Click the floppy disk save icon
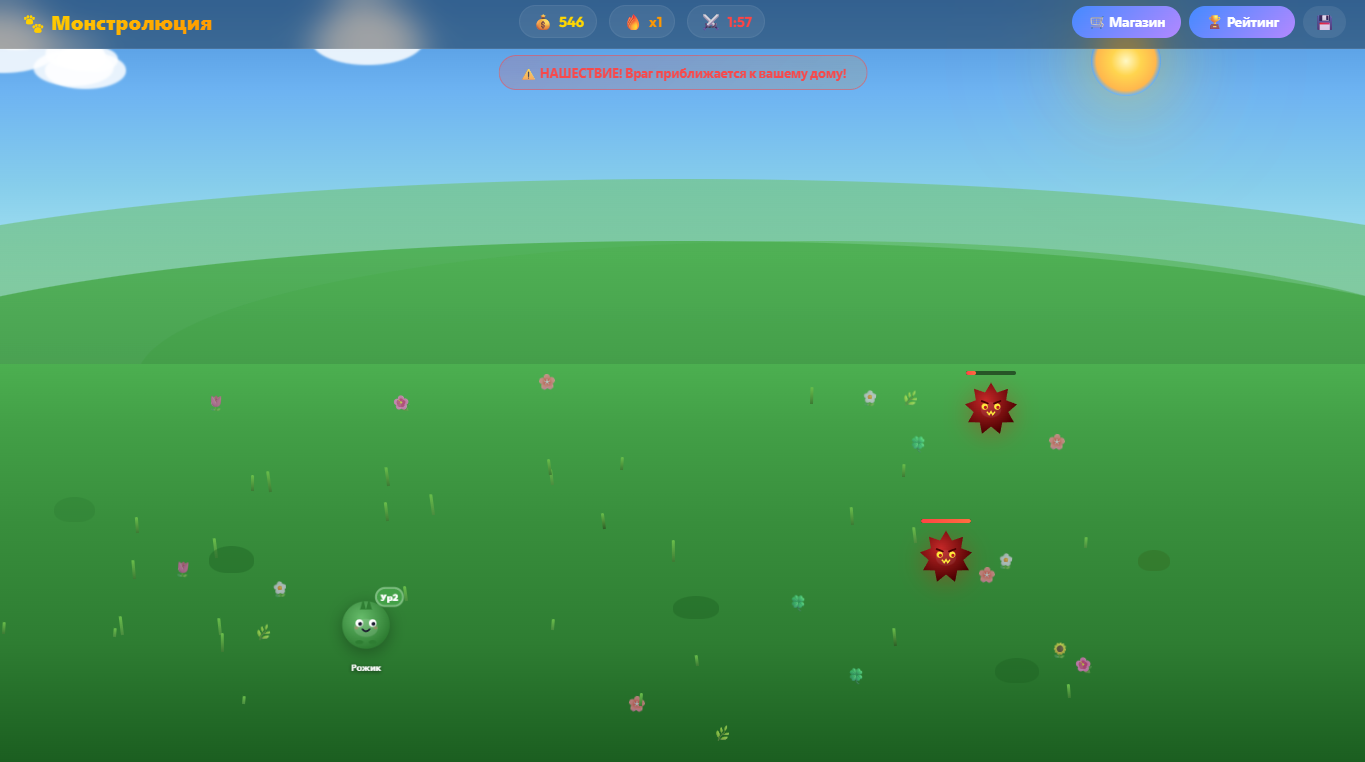 pyautogui.click(x=1324, y=21)
